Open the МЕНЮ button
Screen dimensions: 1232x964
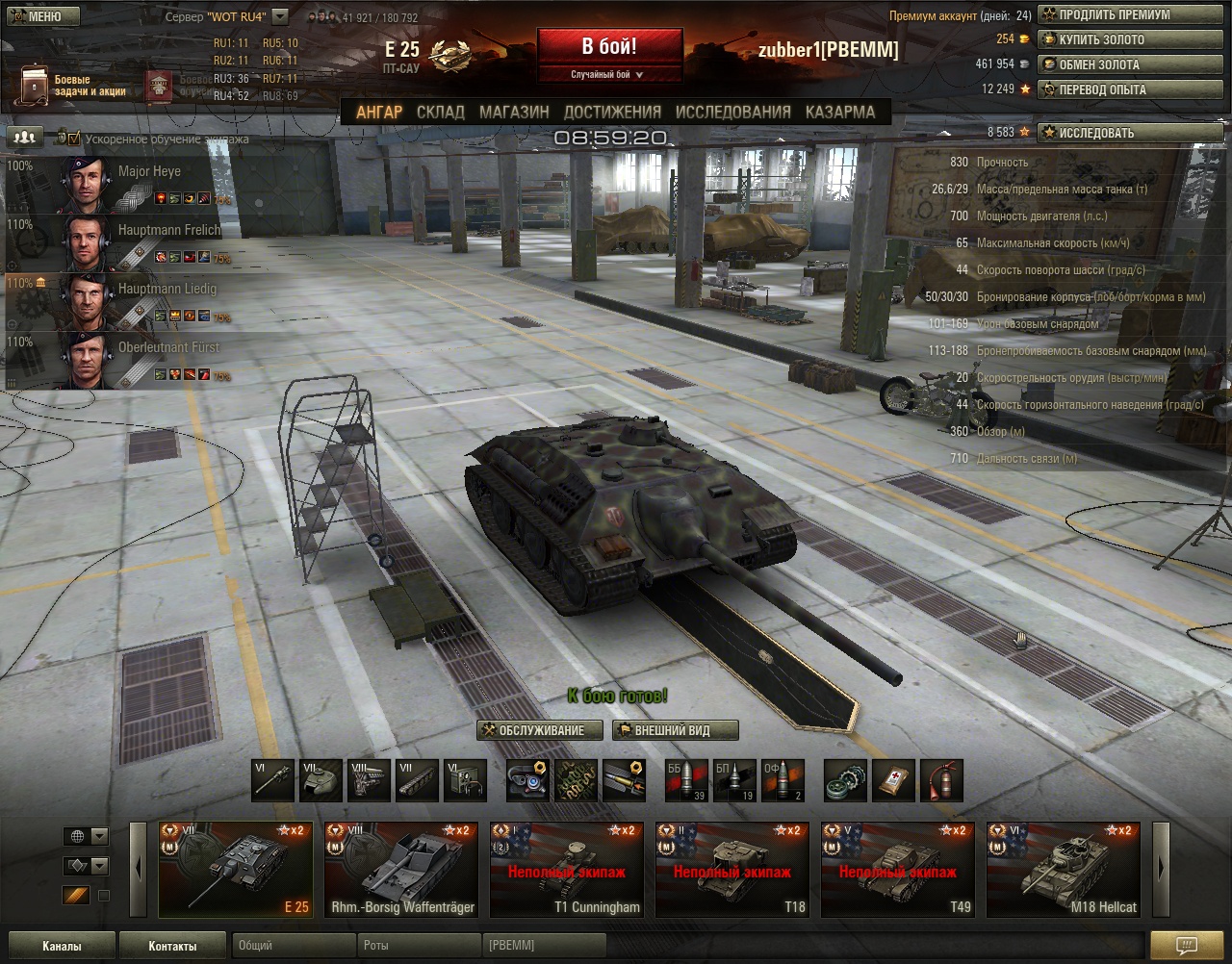[x=39, y=16]
